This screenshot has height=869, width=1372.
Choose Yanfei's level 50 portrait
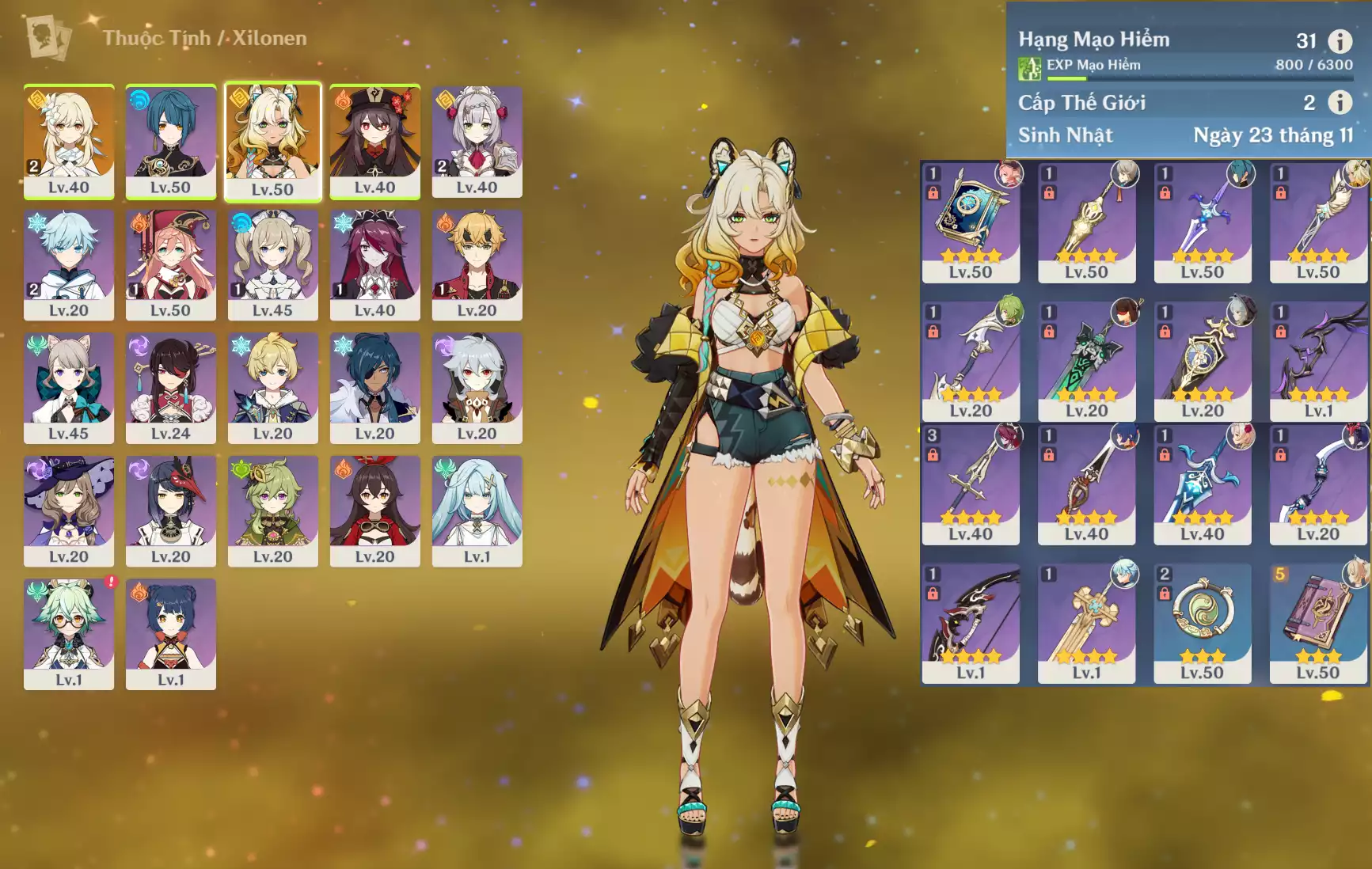click(170, 264)
